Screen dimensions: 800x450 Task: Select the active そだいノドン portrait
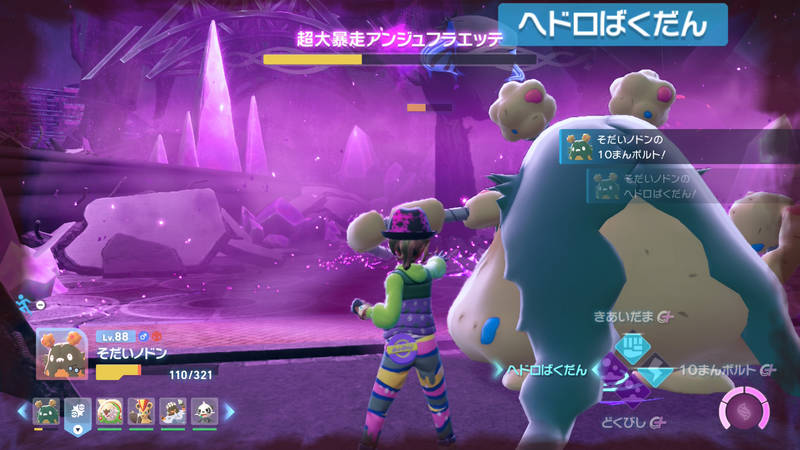pos(62,352)
